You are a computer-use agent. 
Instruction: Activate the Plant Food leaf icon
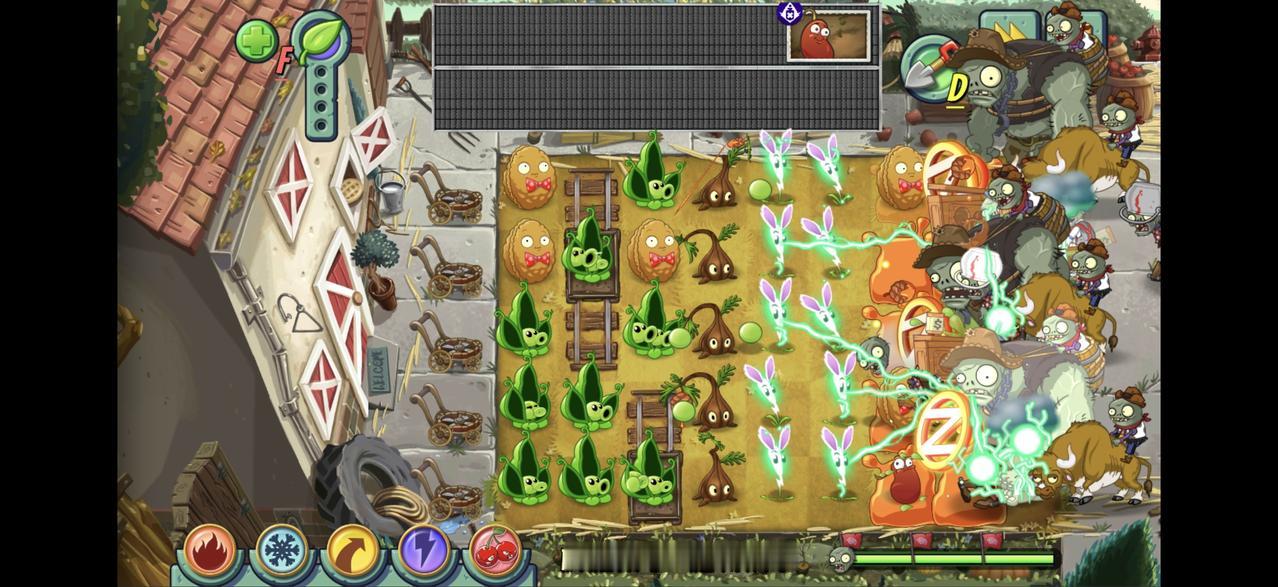322,40
